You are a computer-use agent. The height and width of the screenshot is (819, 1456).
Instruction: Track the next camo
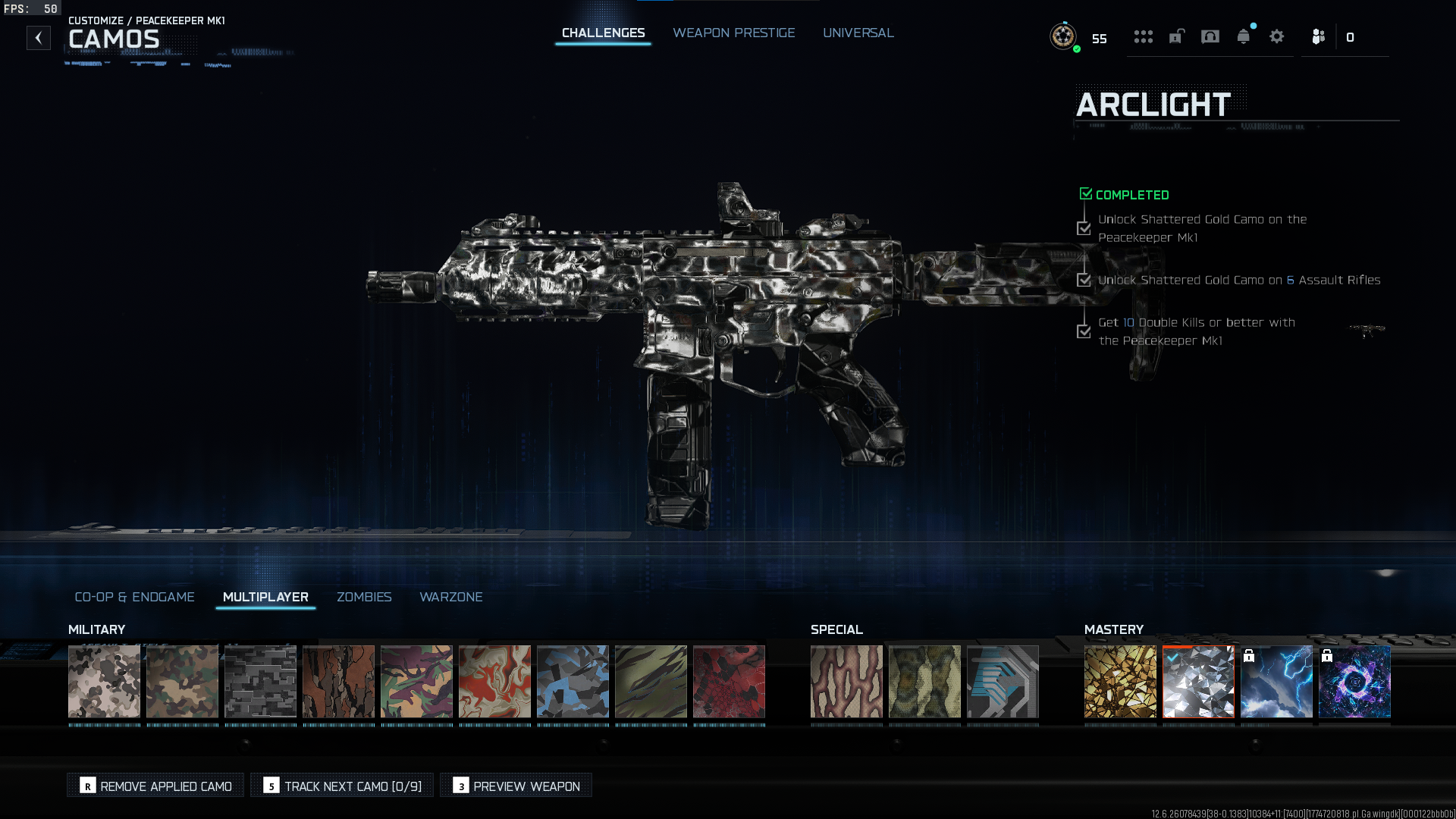342,786
